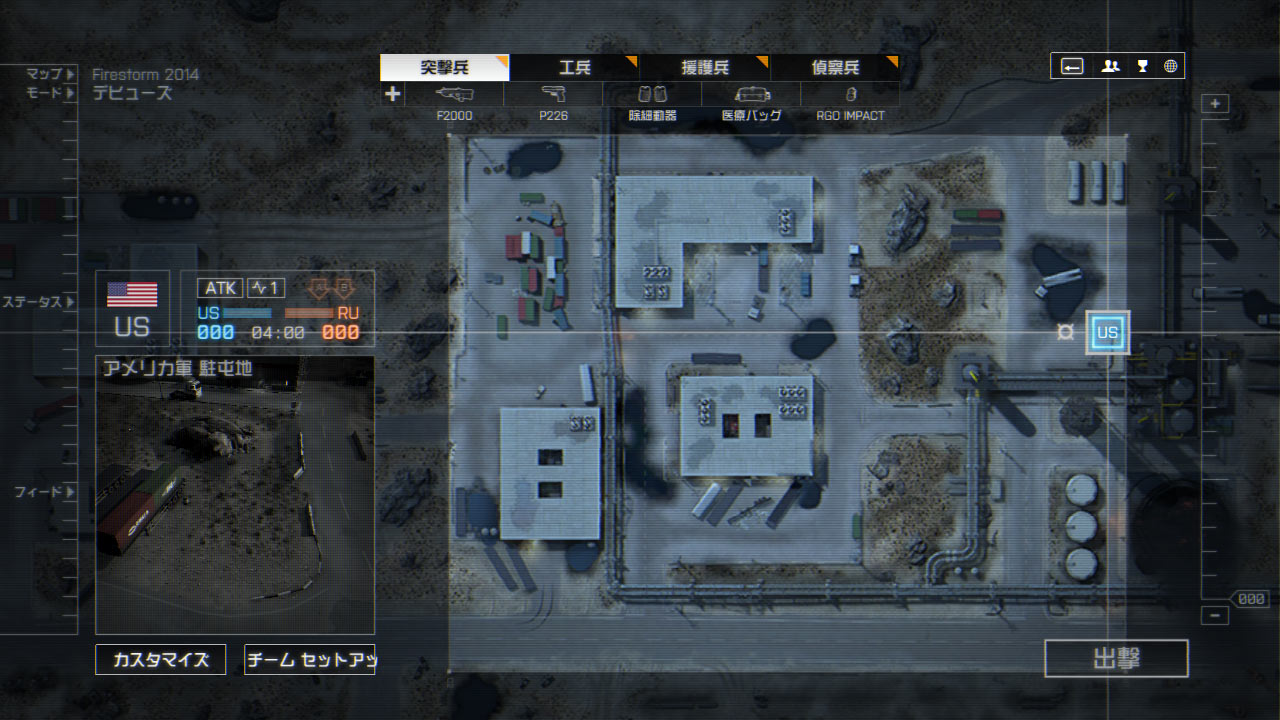This screenshot has height=720, width=1280.
Task: Click the plus icon beside loadout
Action: click(393, 94)
